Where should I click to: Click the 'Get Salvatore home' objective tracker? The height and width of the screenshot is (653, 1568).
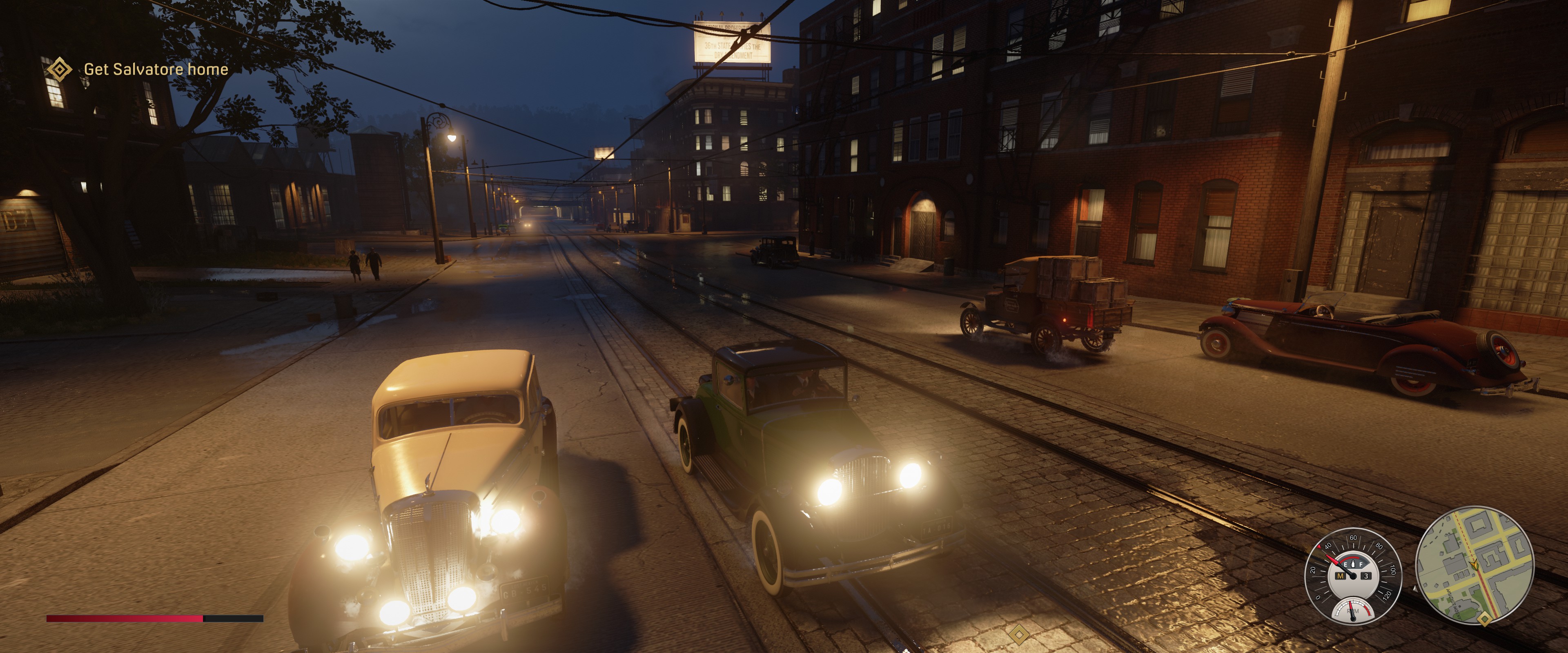(155, 69)
